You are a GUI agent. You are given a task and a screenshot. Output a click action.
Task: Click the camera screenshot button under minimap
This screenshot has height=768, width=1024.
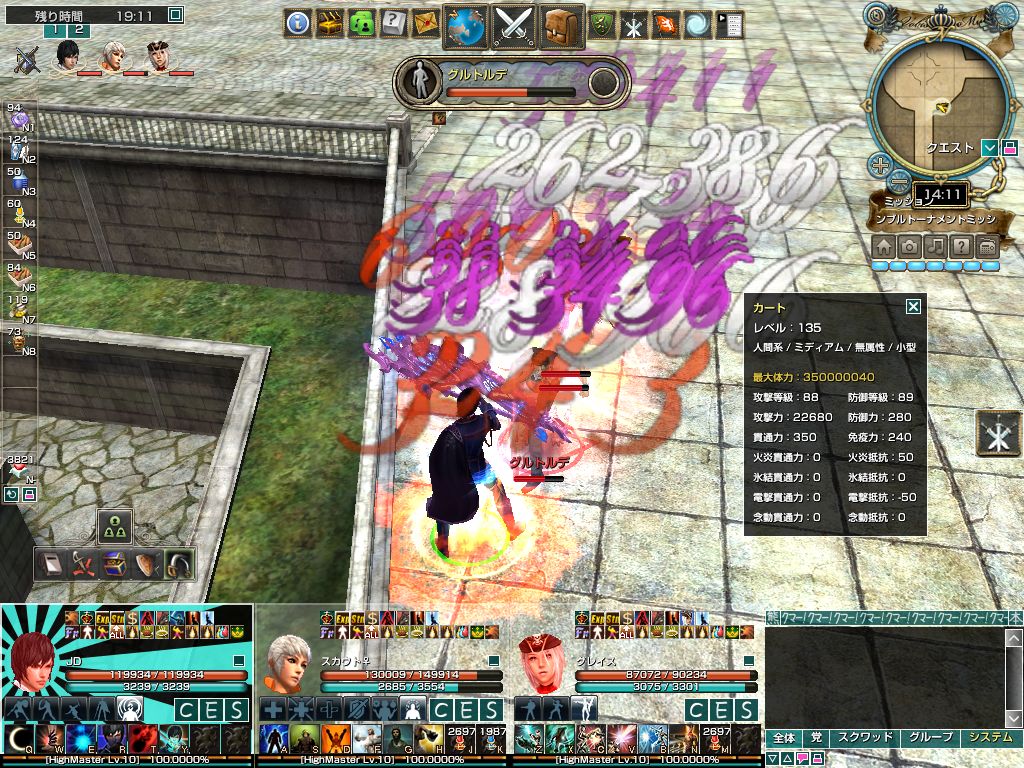[x=910, y=246]
